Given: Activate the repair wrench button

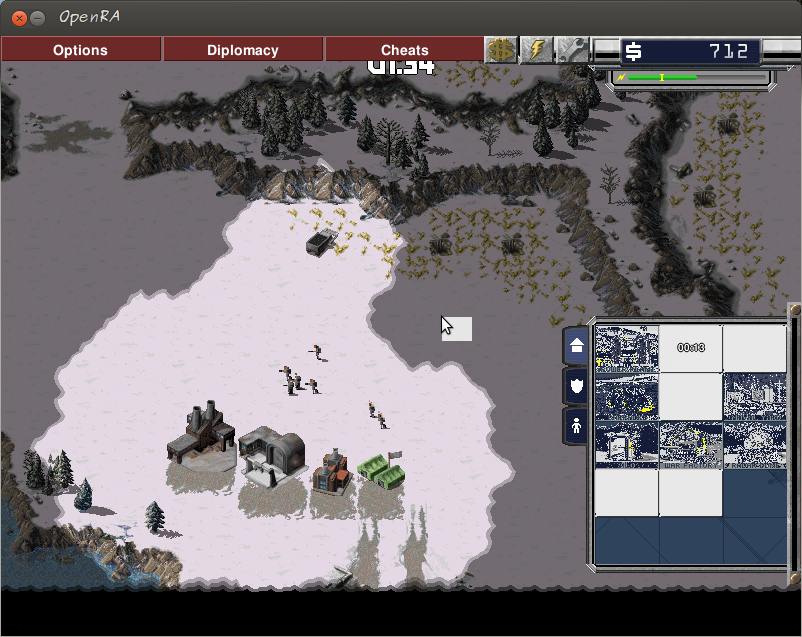Looking at the screenshot, I should tap(570, 50).
